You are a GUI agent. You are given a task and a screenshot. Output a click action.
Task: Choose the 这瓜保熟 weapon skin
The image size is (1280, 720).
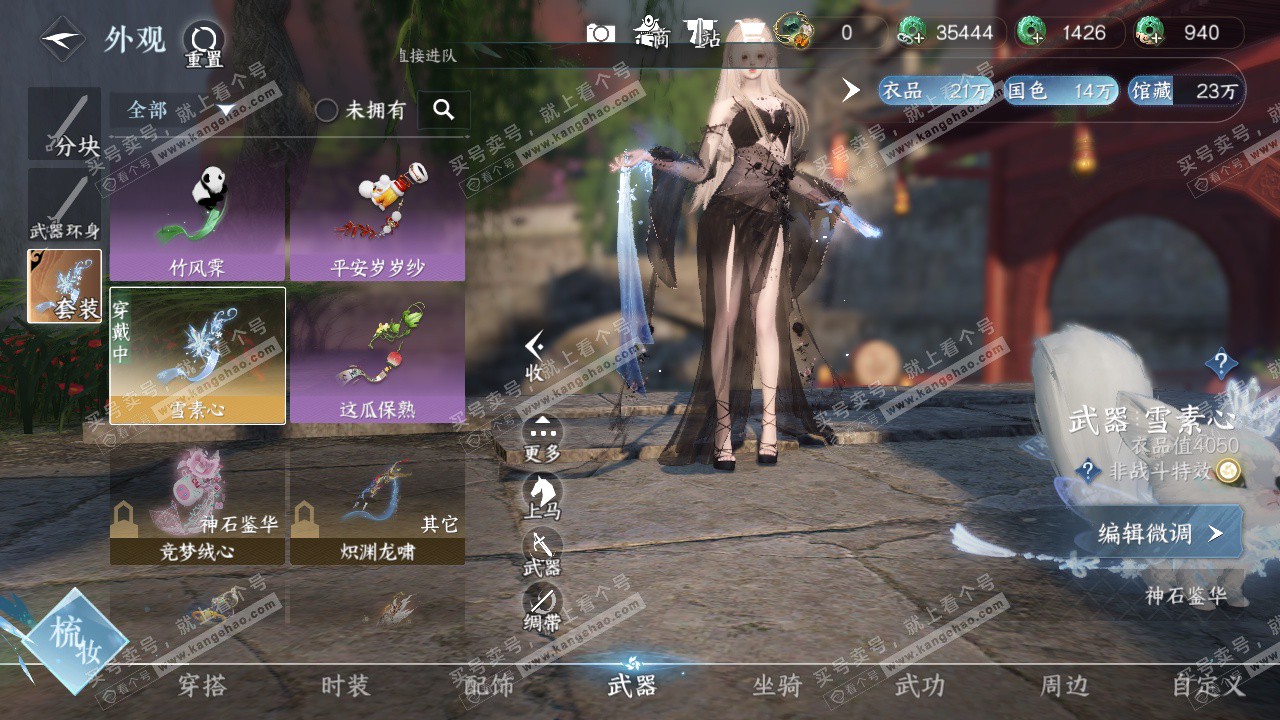377,355
